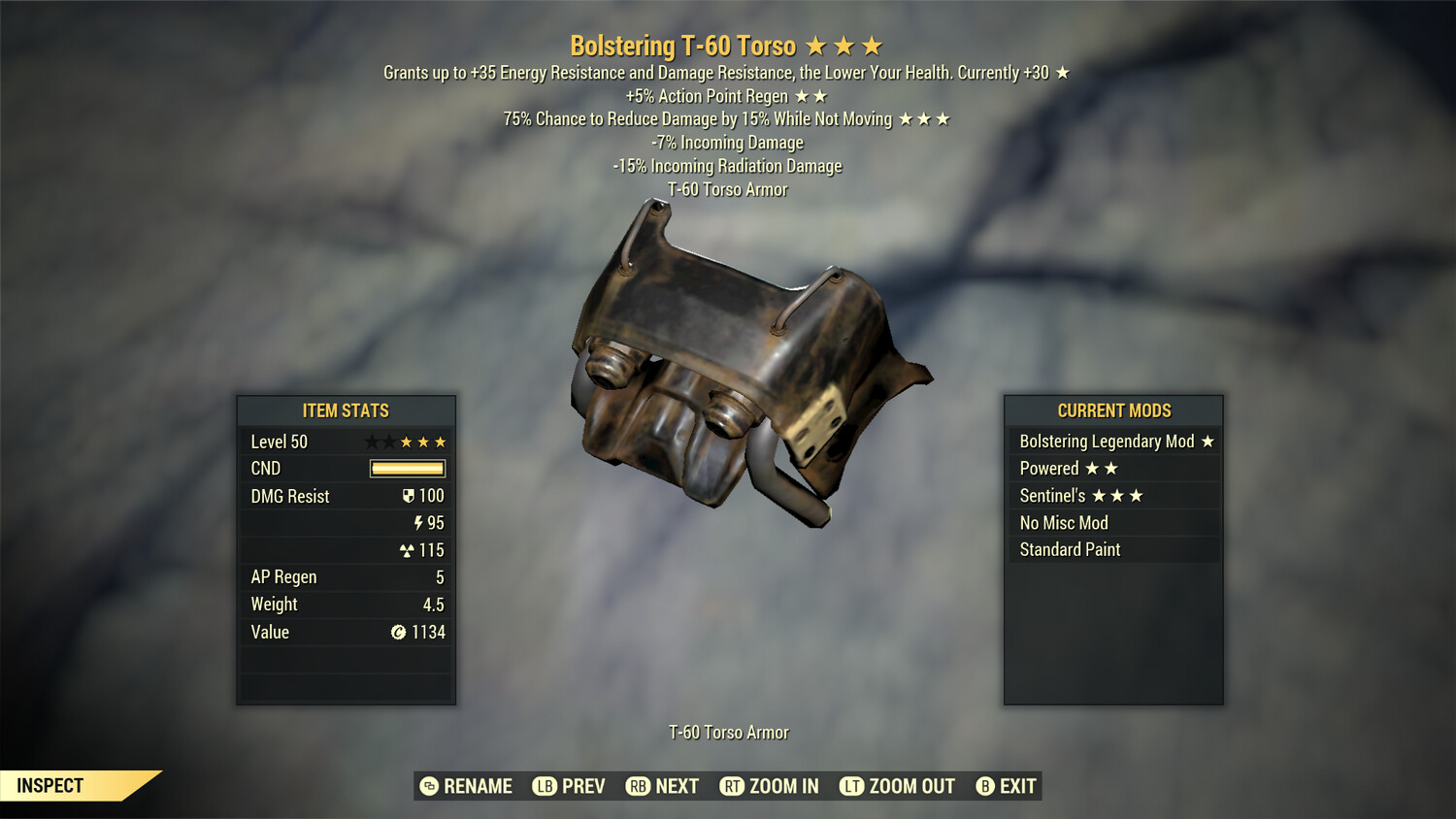1456x819 pixels.
Task: Click the RENAME button
Action: coord(477,786)
